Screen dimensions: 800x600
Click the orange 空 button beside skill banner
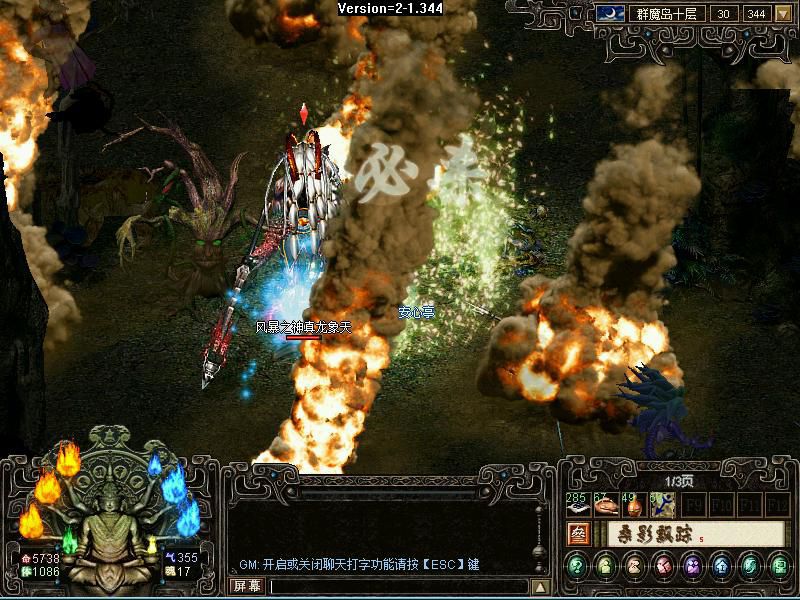578,534
